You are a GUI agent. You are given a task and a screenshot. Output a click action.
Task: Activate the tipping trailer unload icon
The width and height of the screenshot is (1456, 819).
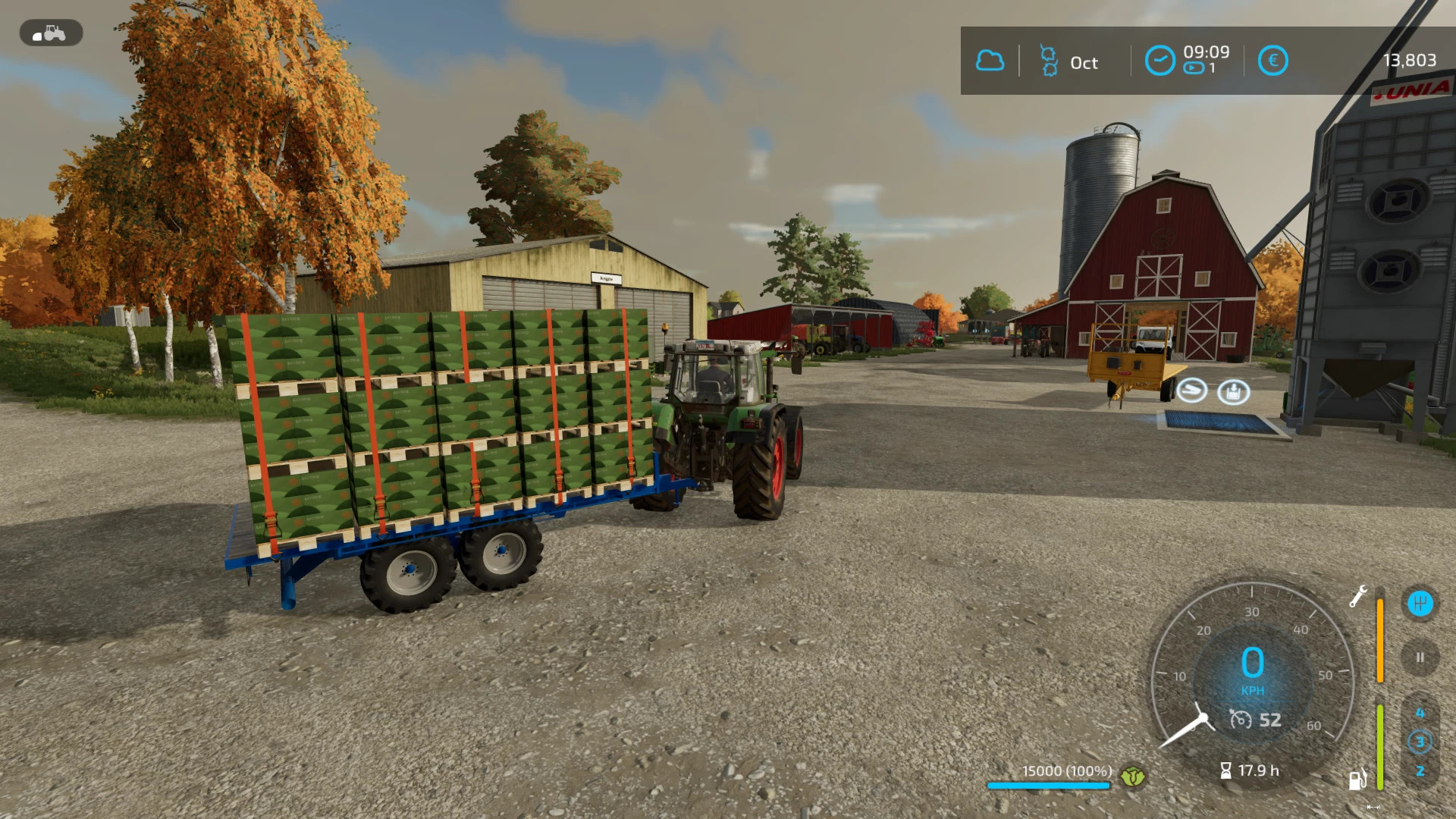pos(1191,391)
